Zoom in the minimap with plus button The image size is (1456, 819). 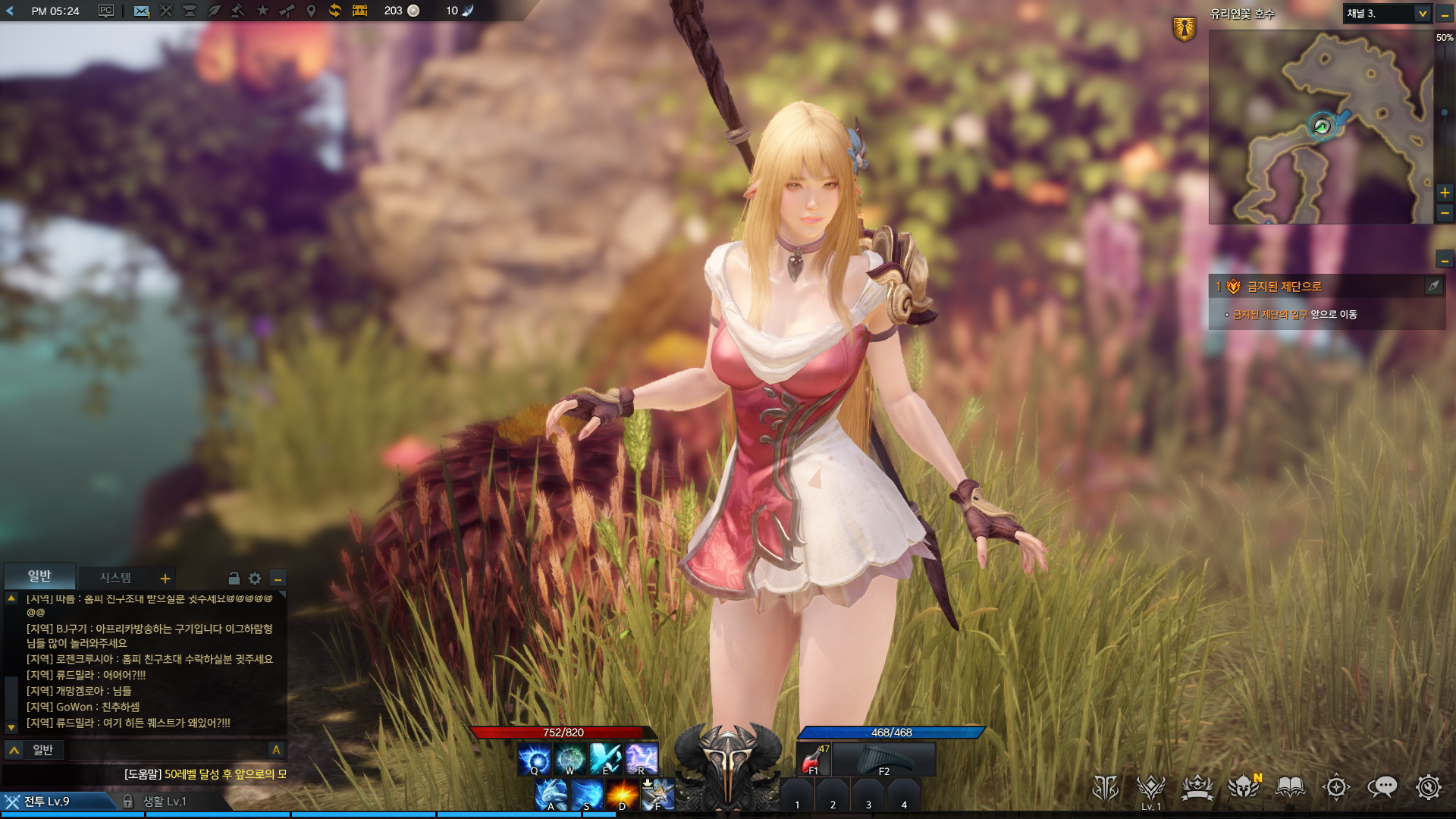[1445, 193]
